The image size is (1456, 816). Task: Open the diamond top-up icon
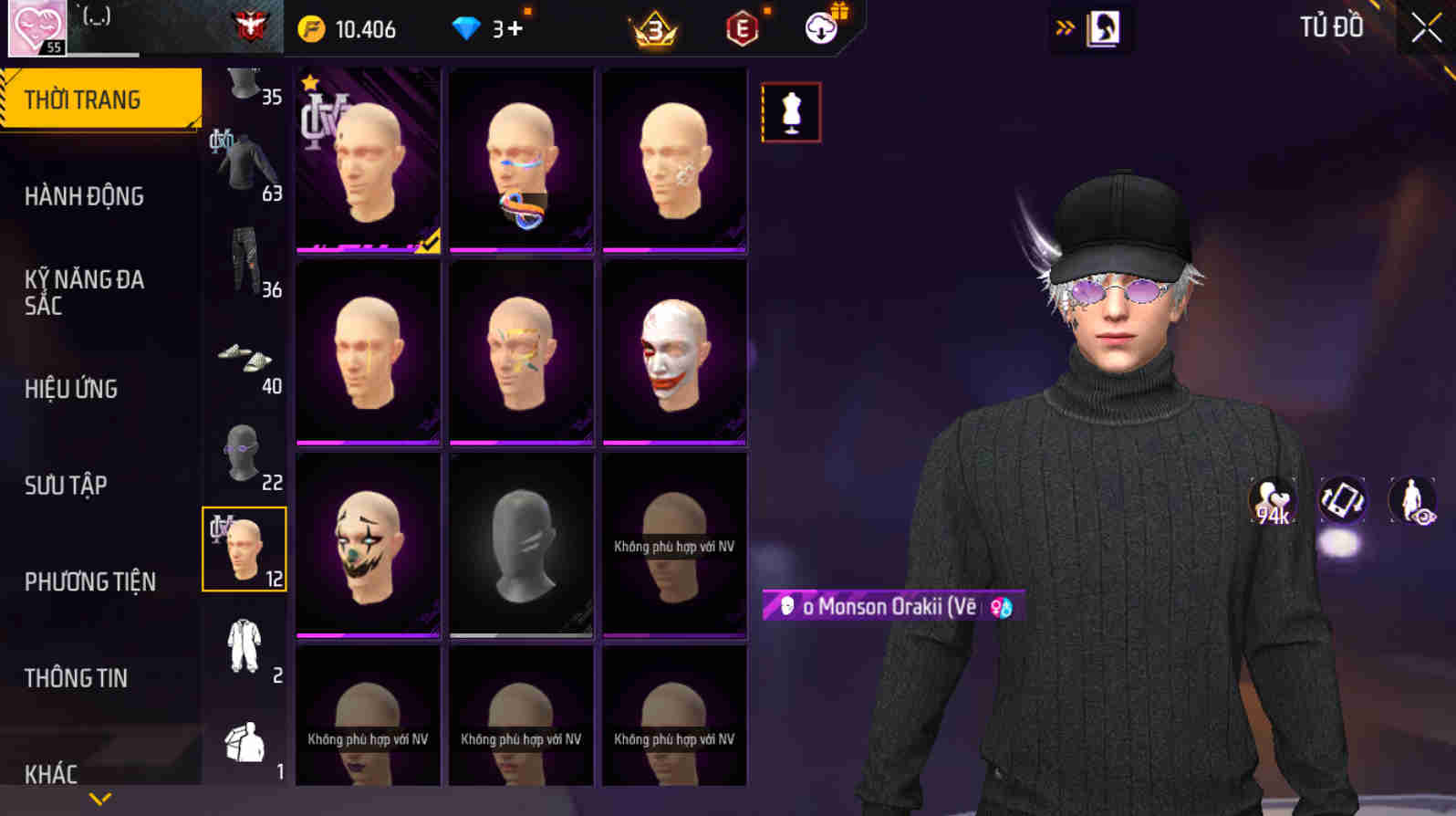(468, 27)
